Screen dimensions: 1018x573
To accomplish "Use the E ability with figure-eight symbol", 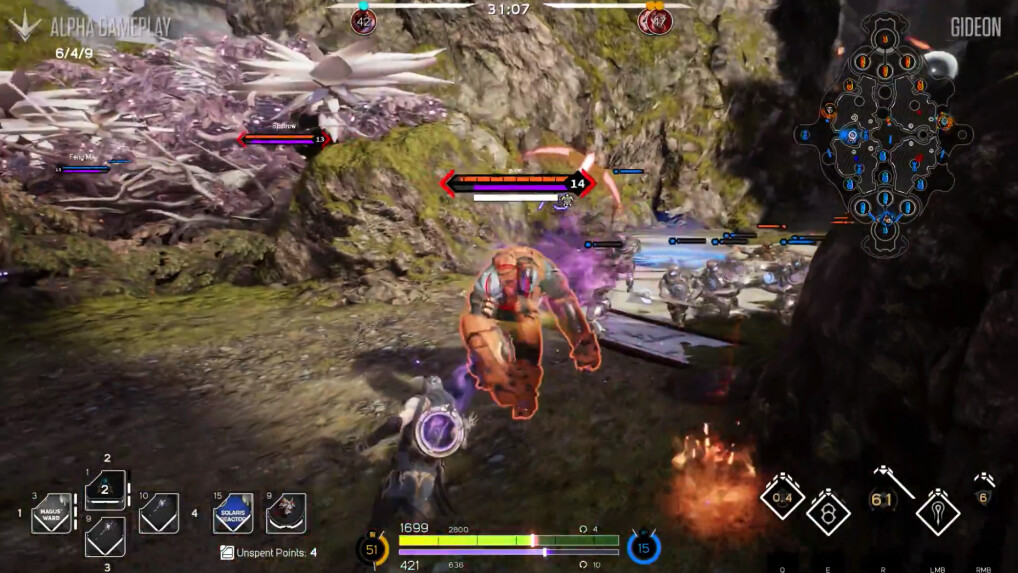I will [829, 512].
